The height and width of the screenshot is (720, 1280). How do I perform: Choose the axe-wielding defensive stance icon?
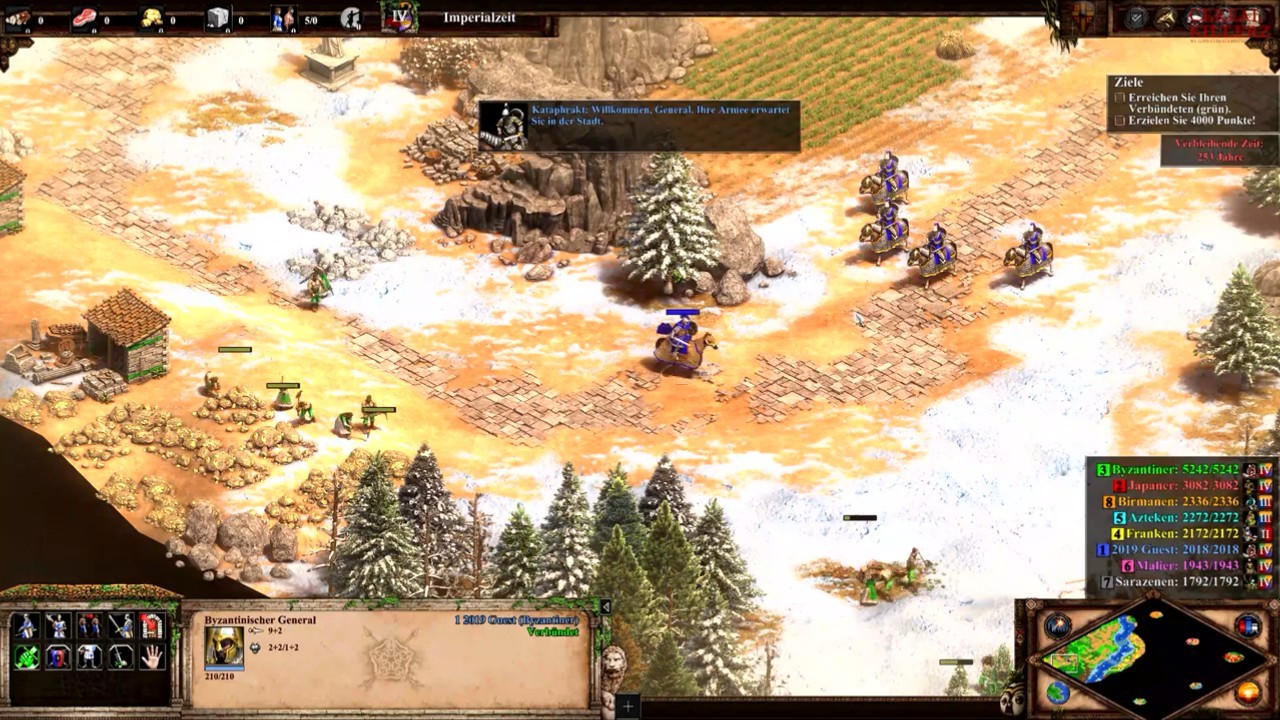point(58,626)
